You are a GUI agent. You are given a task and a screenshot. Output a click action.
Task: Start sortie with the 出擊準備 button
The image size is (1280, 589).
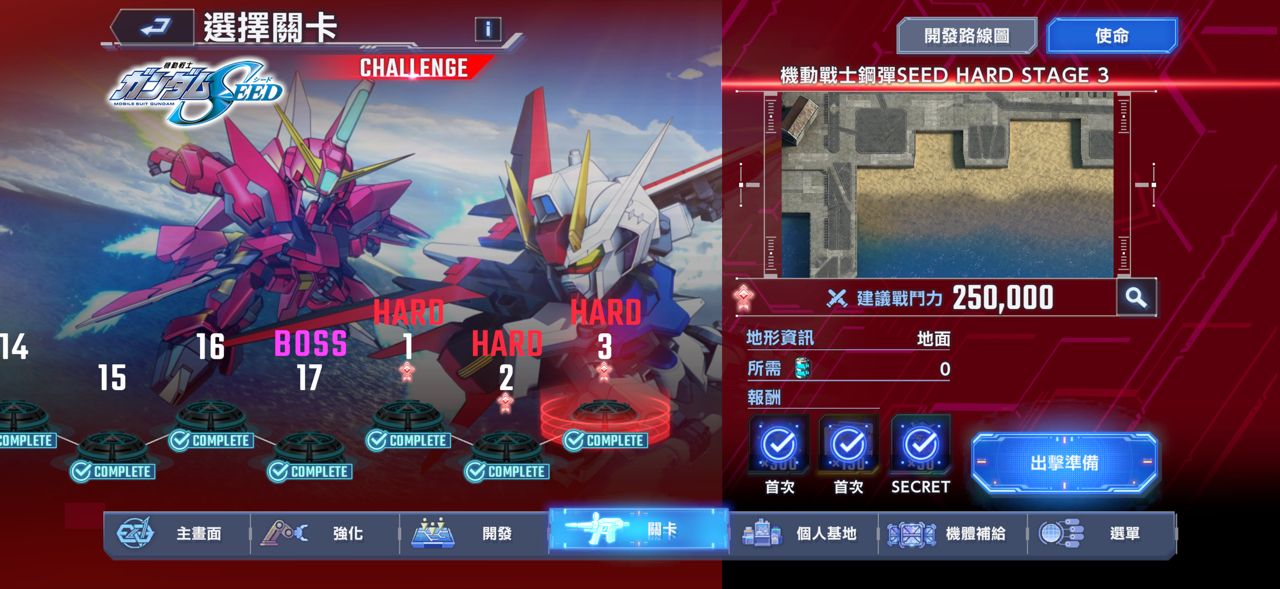click(1064, 463)
